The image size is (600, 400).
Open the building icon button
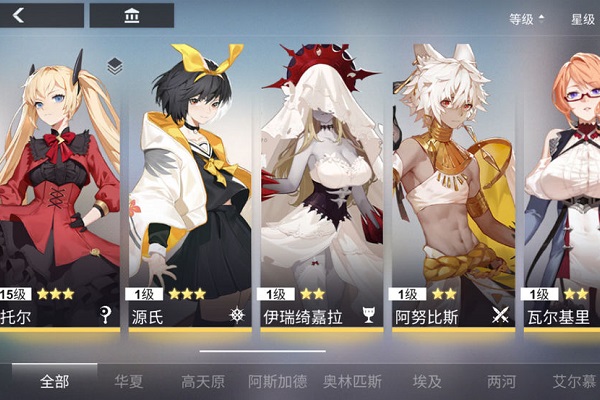click(131, 16)
